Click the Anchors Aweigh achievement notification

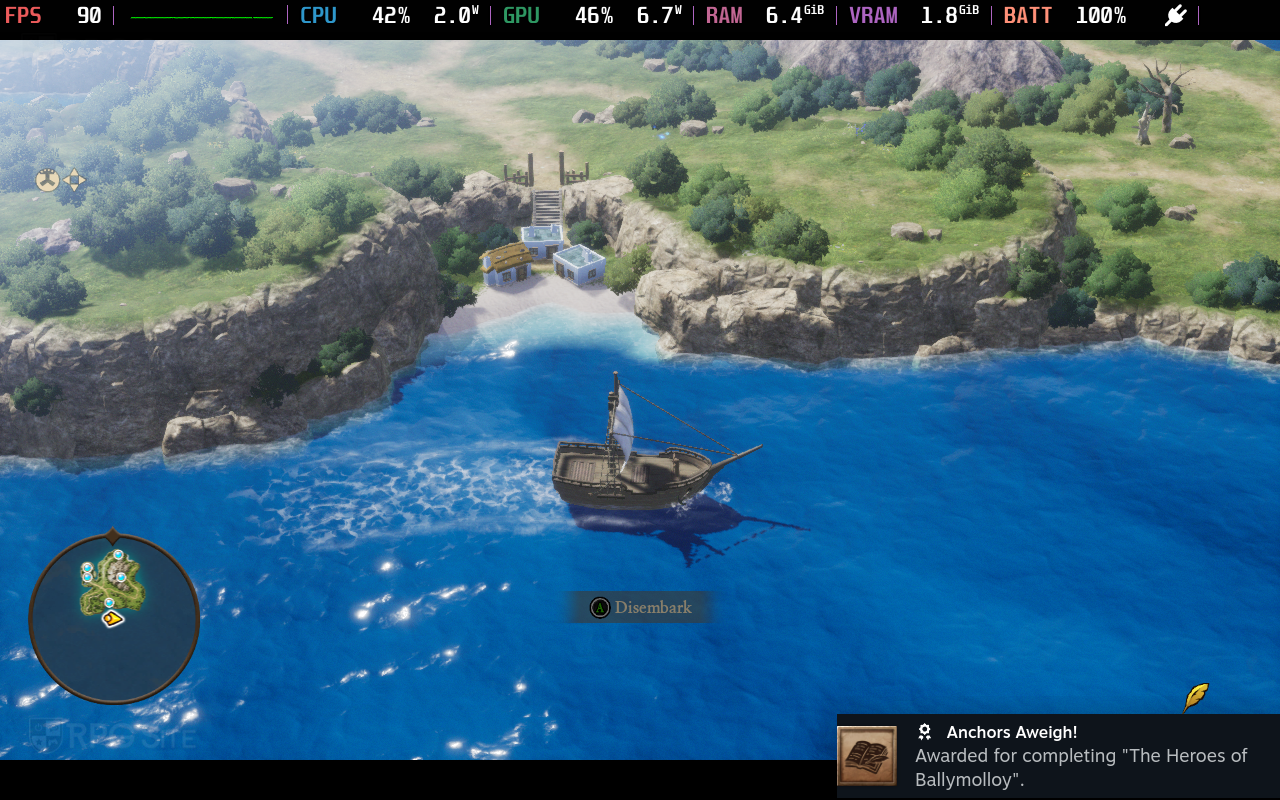(x=1058, y=756)
